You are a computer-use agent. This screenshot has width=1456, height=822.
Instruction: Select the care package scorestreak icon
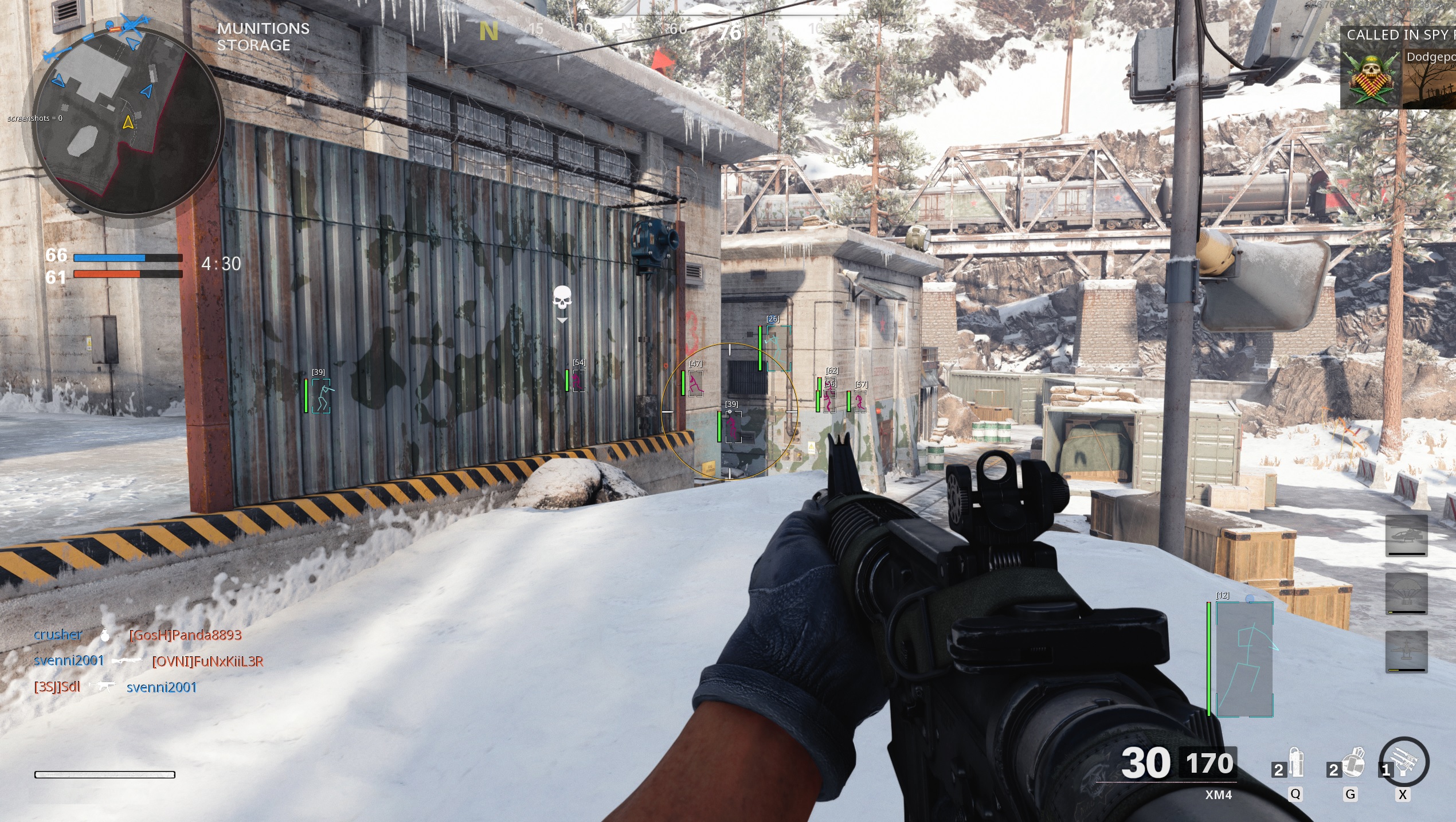[1406, 593]
